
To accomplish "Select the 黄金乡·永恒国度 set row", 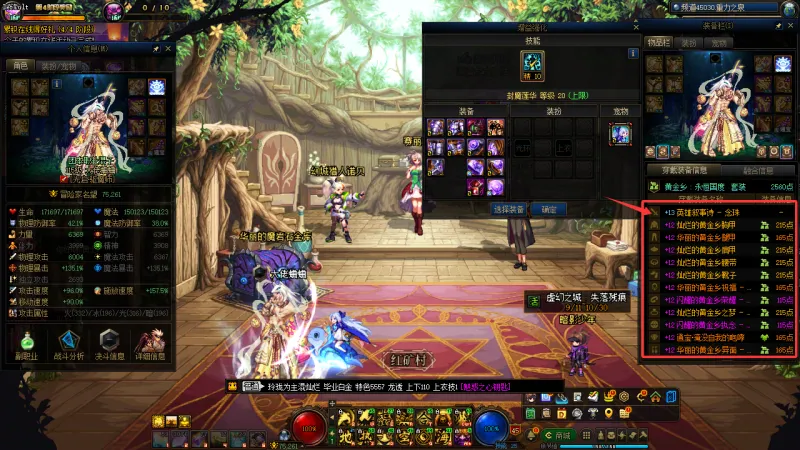I will tap(720, 186).
